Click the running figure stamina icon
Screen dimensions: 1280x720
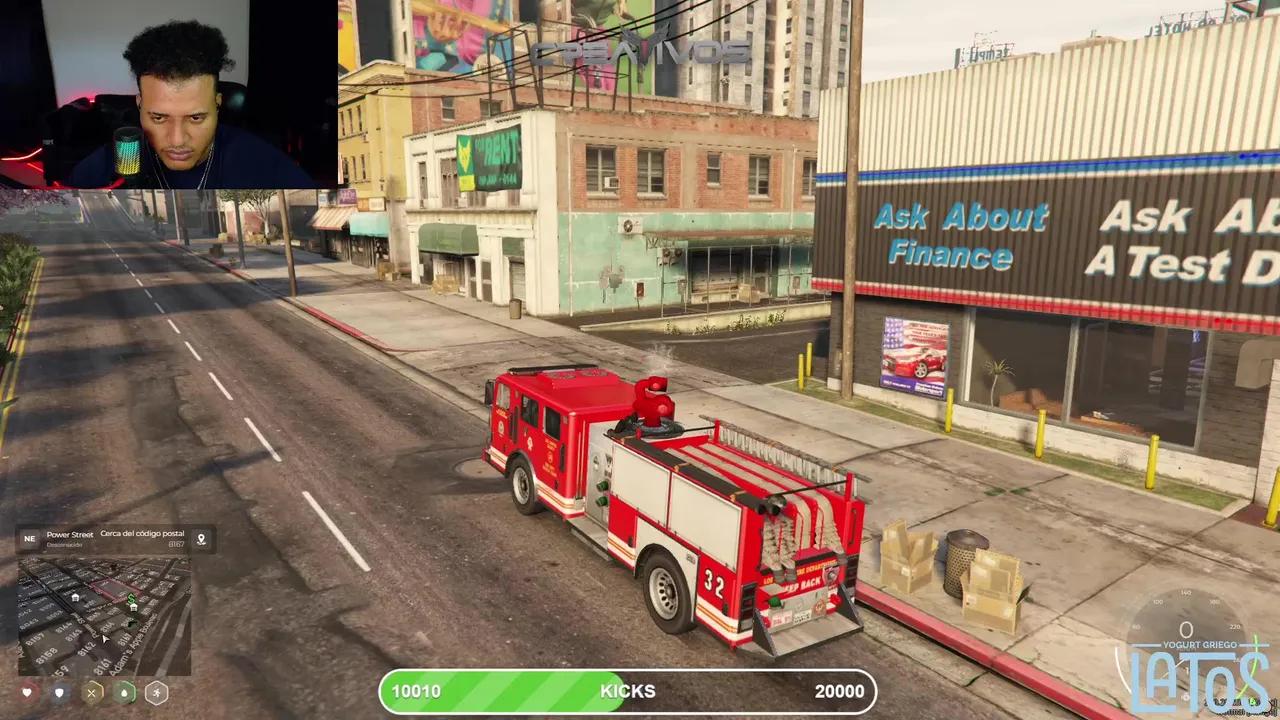pos(156,692)
